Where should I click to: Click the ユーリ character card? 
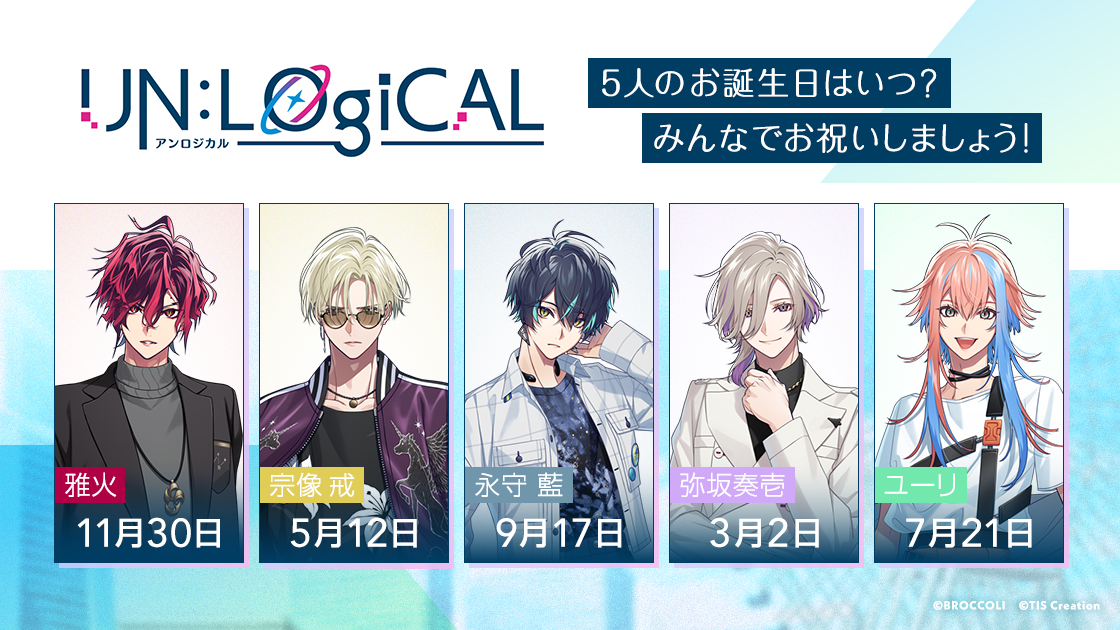click(x=969, y=382)
